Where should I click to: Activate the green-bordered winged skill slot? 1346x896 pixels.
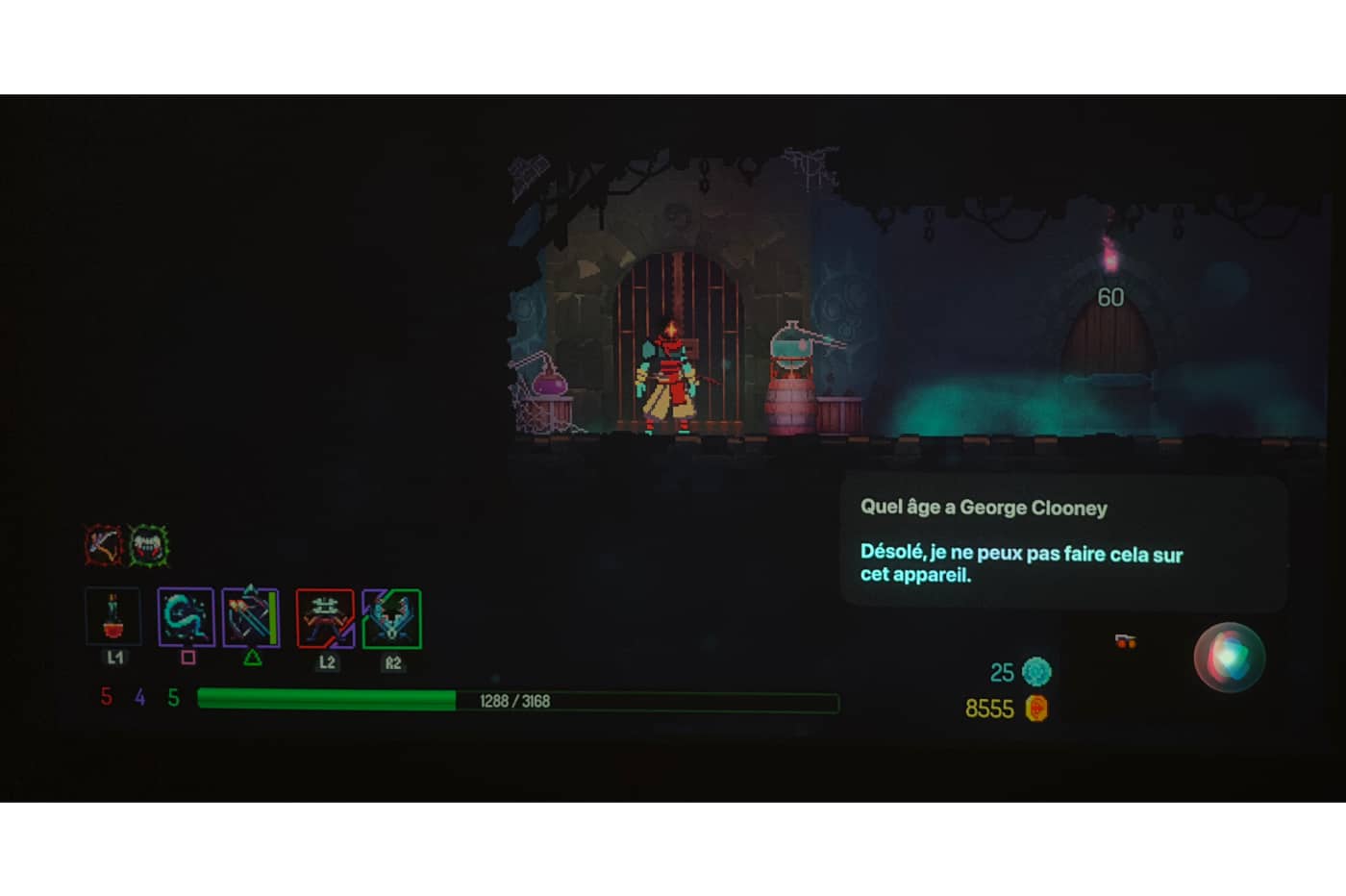[392, 618]
